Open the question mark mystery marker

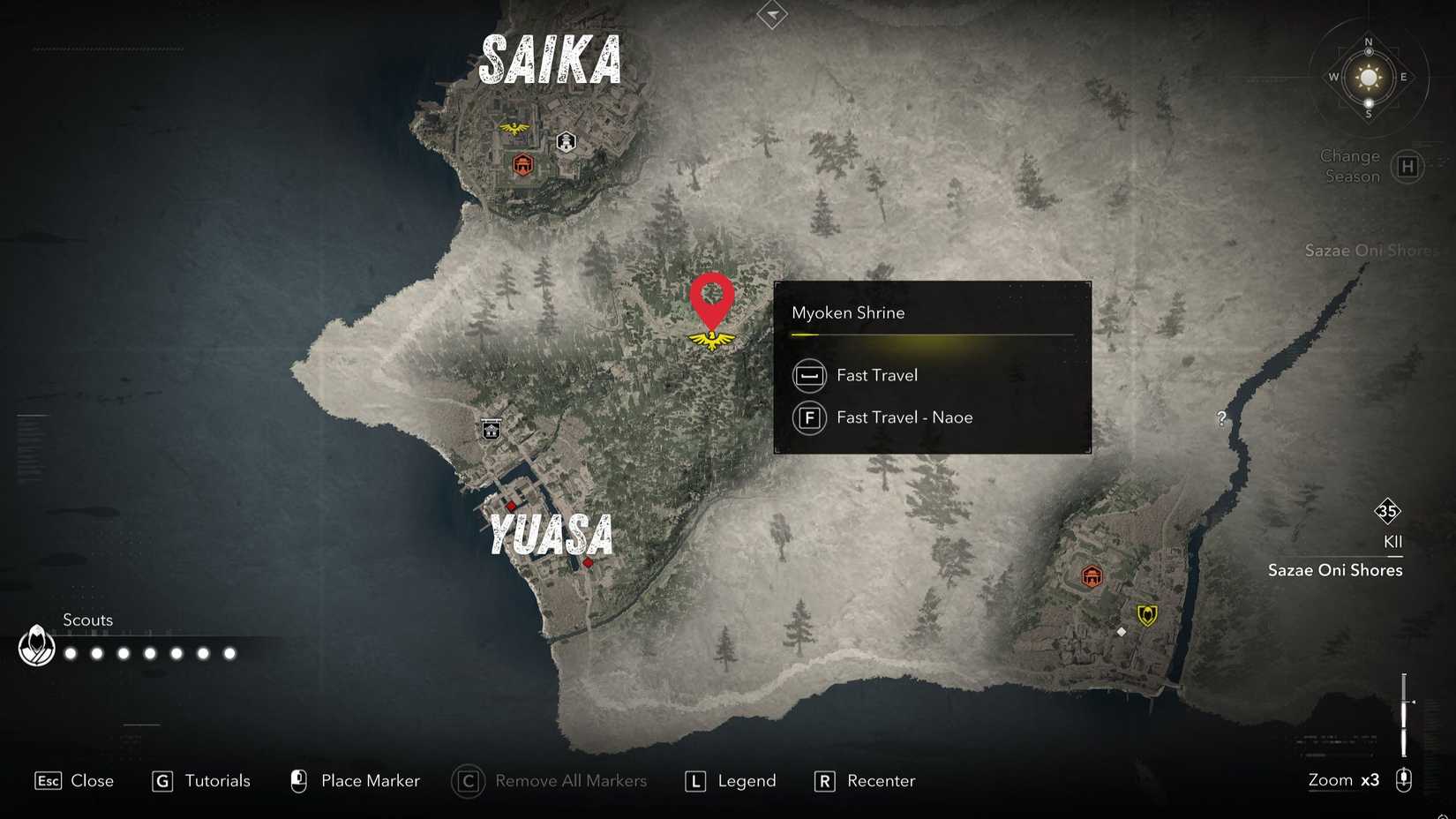coord(1221,419)
